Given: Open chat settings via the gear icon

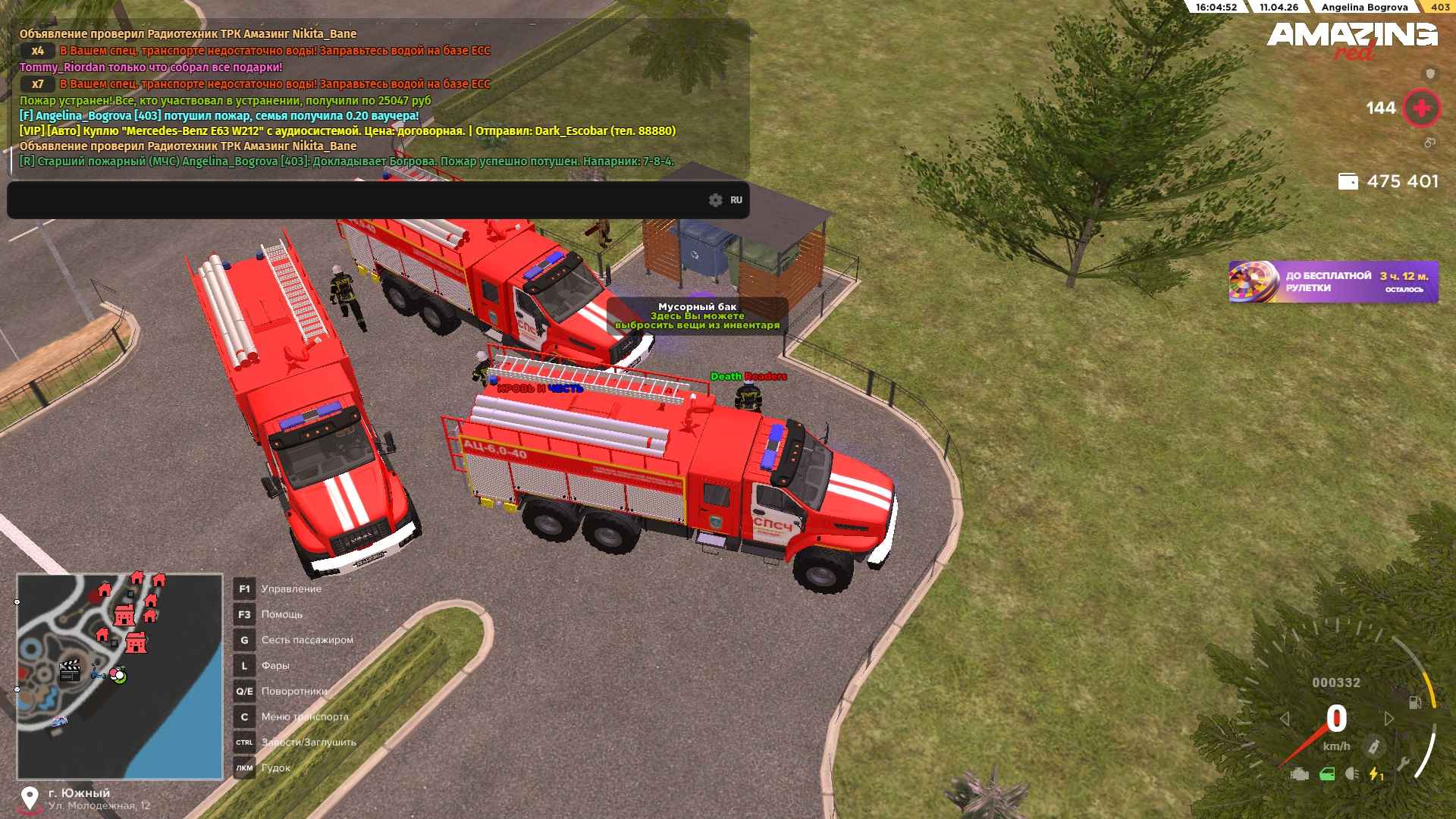Looking at the screenshot, I should [x=715, y=200].
